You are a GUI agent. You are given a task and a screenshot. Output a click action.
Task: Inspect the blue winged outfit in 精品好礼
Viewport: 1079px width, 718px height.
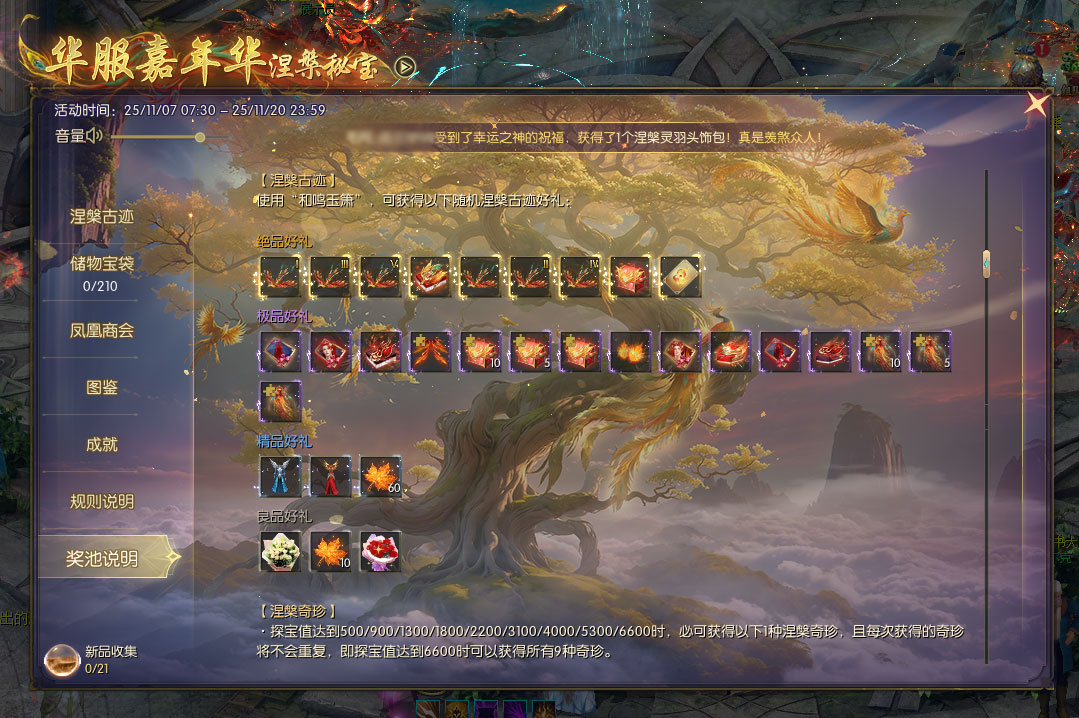coord(280,477)
